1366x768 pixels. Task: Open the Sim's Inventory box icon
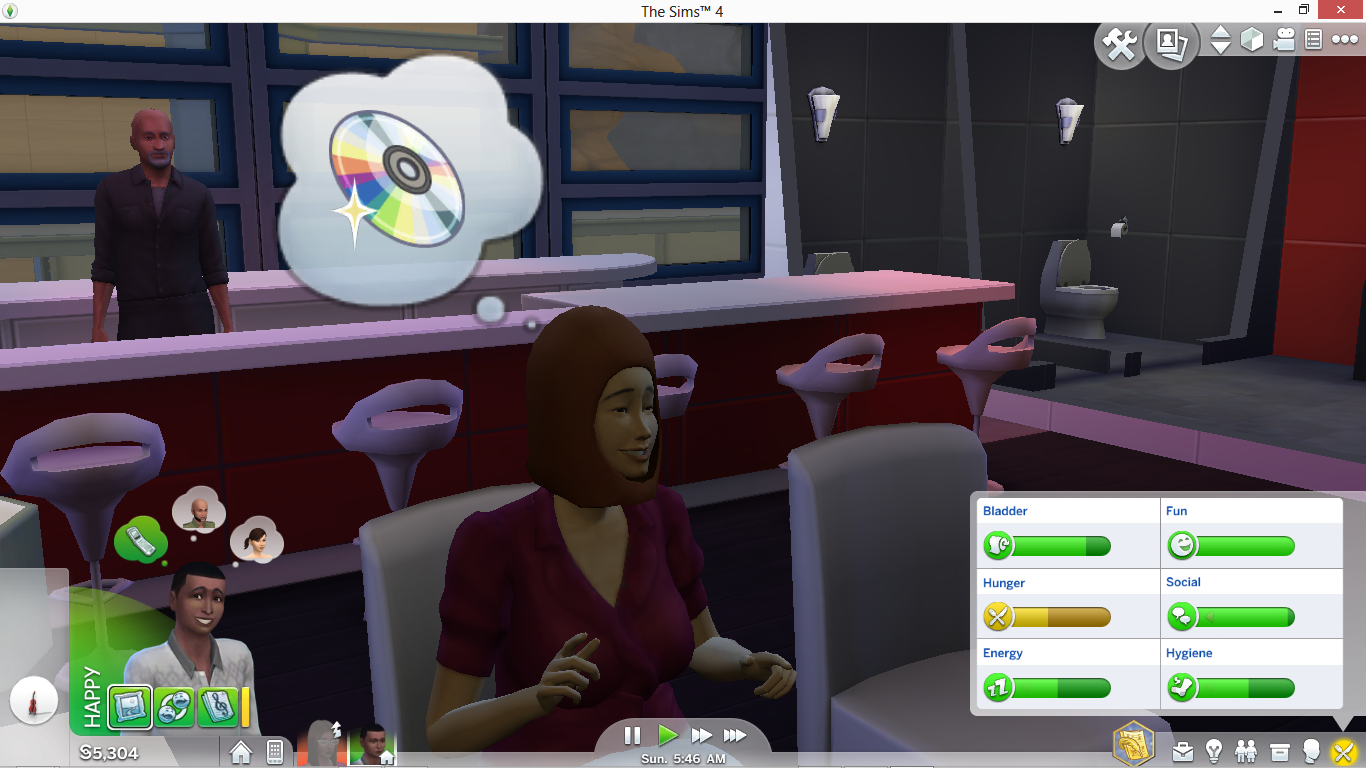[1280, 751]
